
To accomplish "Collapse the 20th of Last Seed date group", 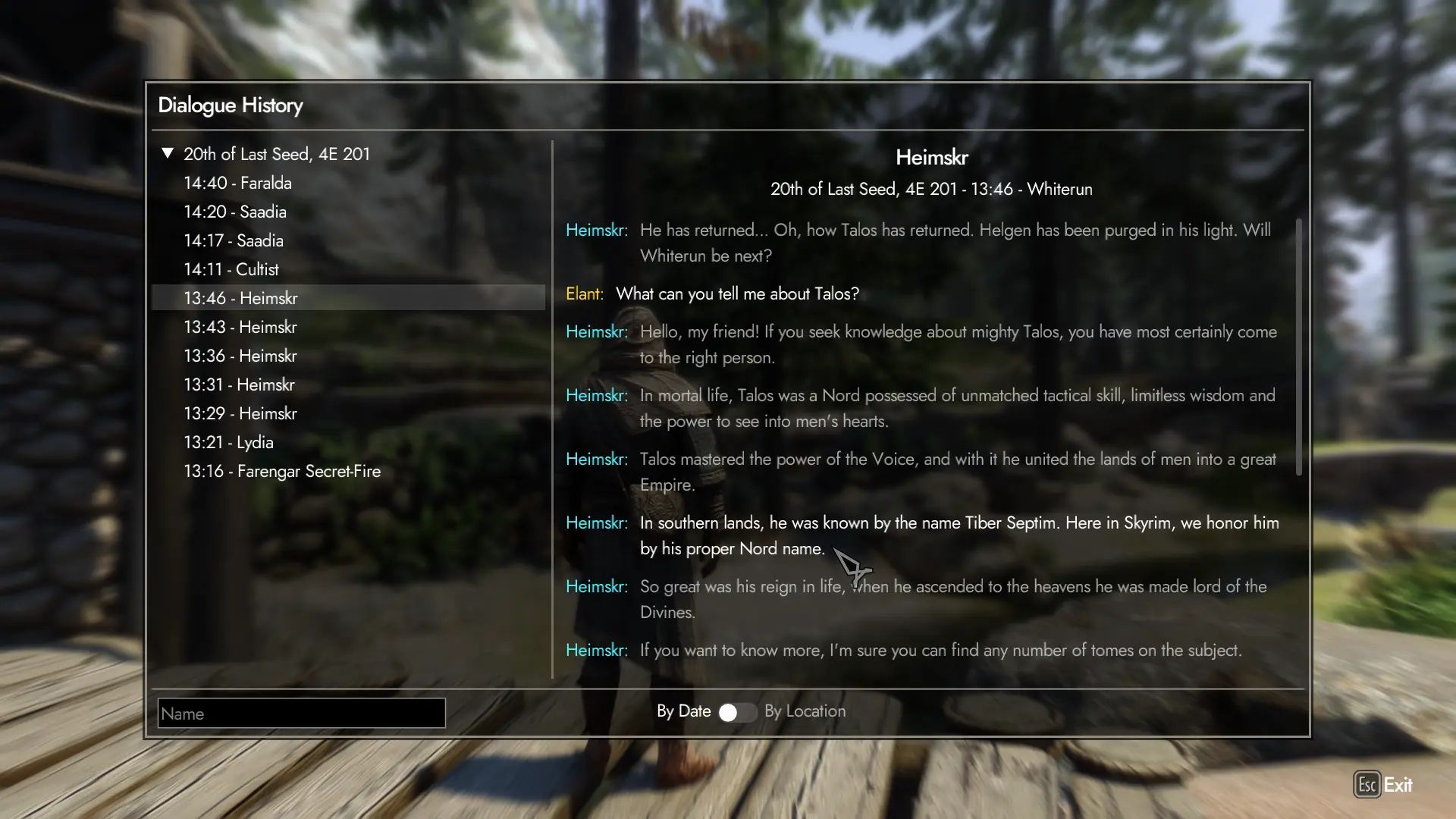I will [167, 153].
